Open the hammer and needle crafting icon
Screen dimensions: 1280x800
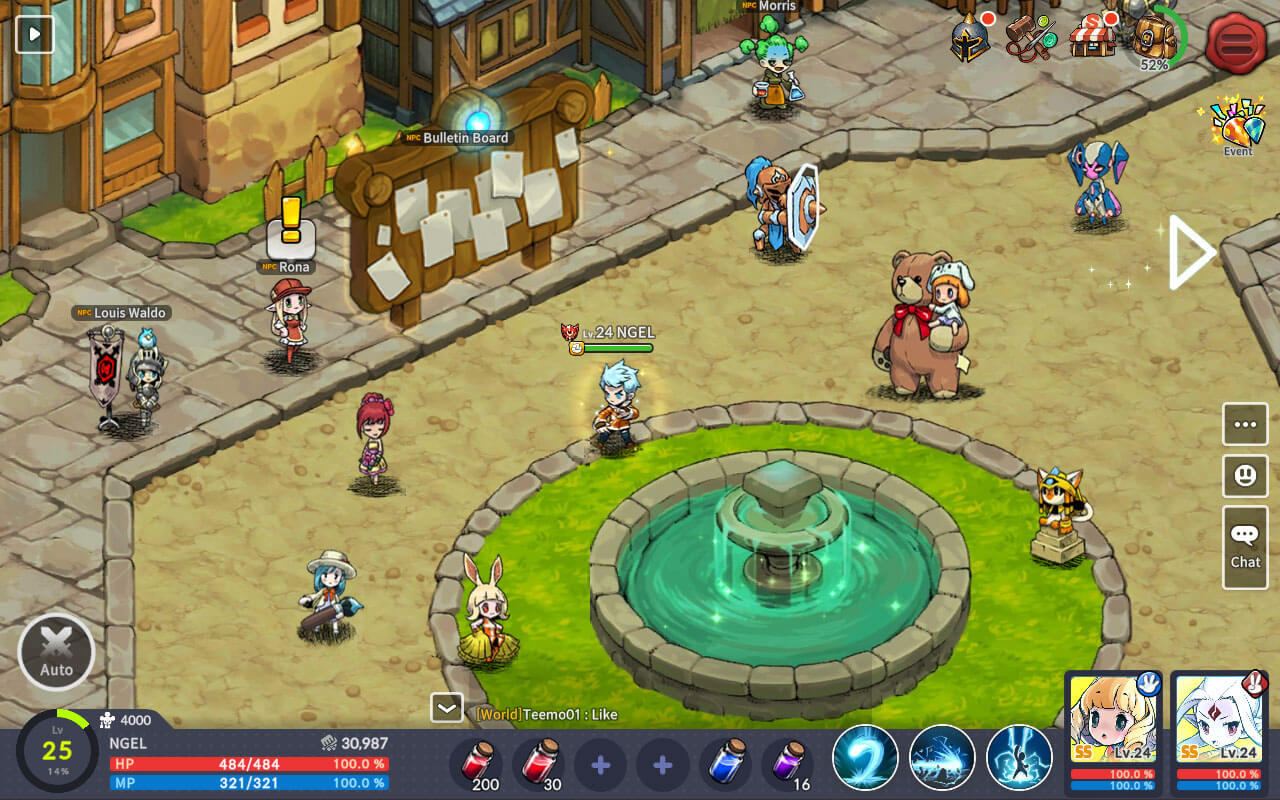(1031, 38)
